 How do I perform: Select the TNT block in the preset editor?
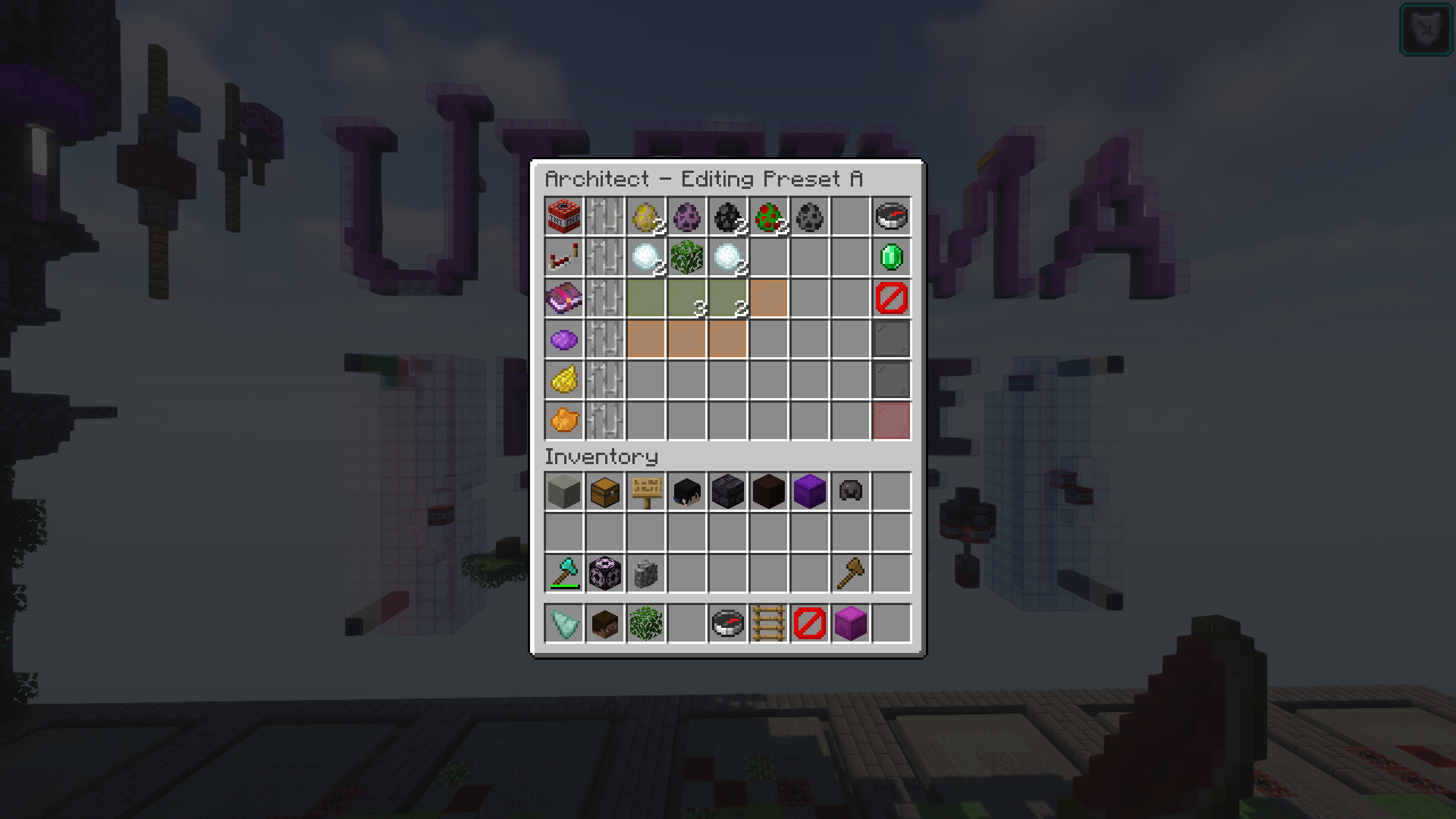click(x=563, y=216)
